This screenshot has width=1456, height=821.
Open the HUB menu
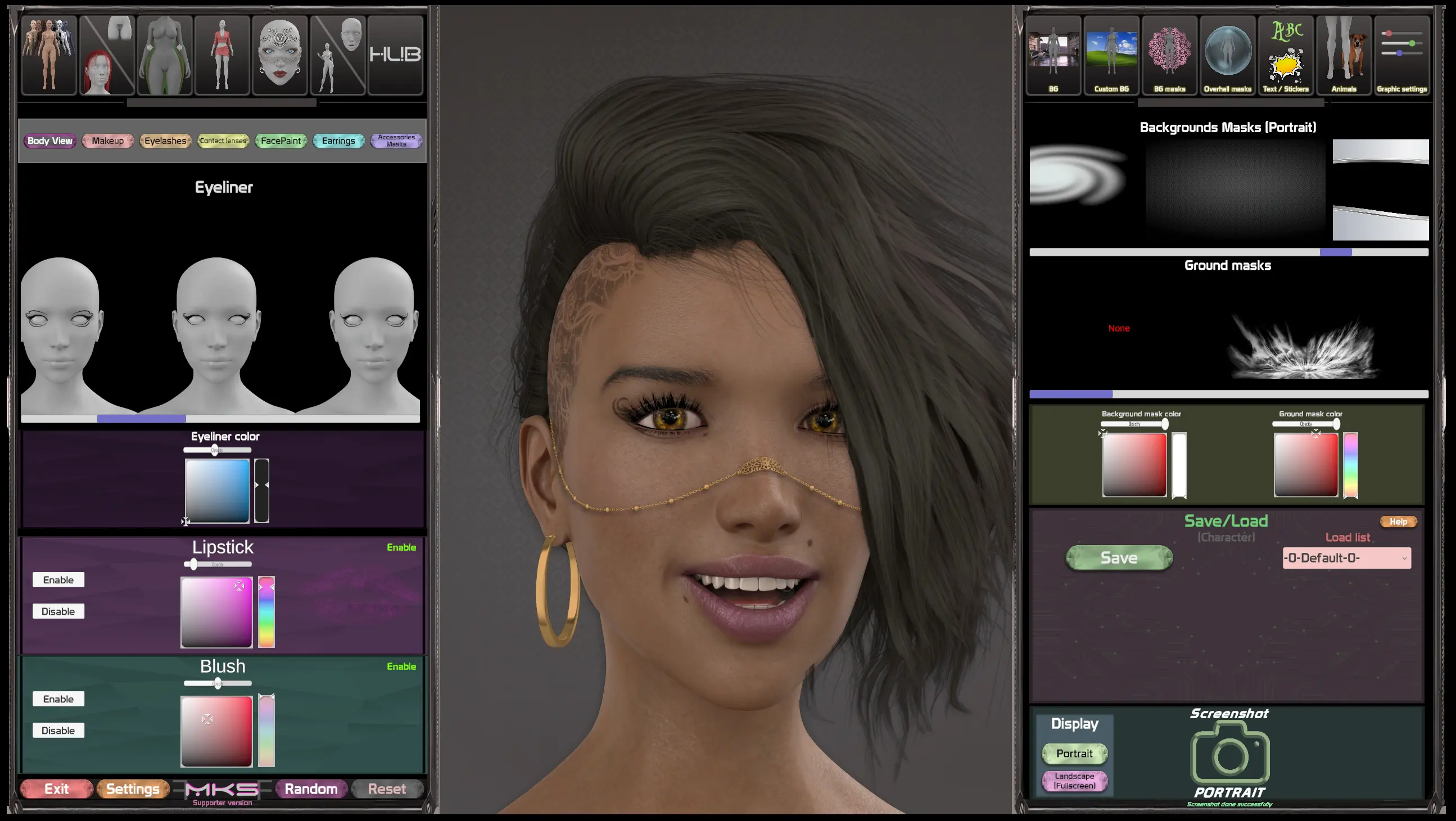(x=395, y=55)
